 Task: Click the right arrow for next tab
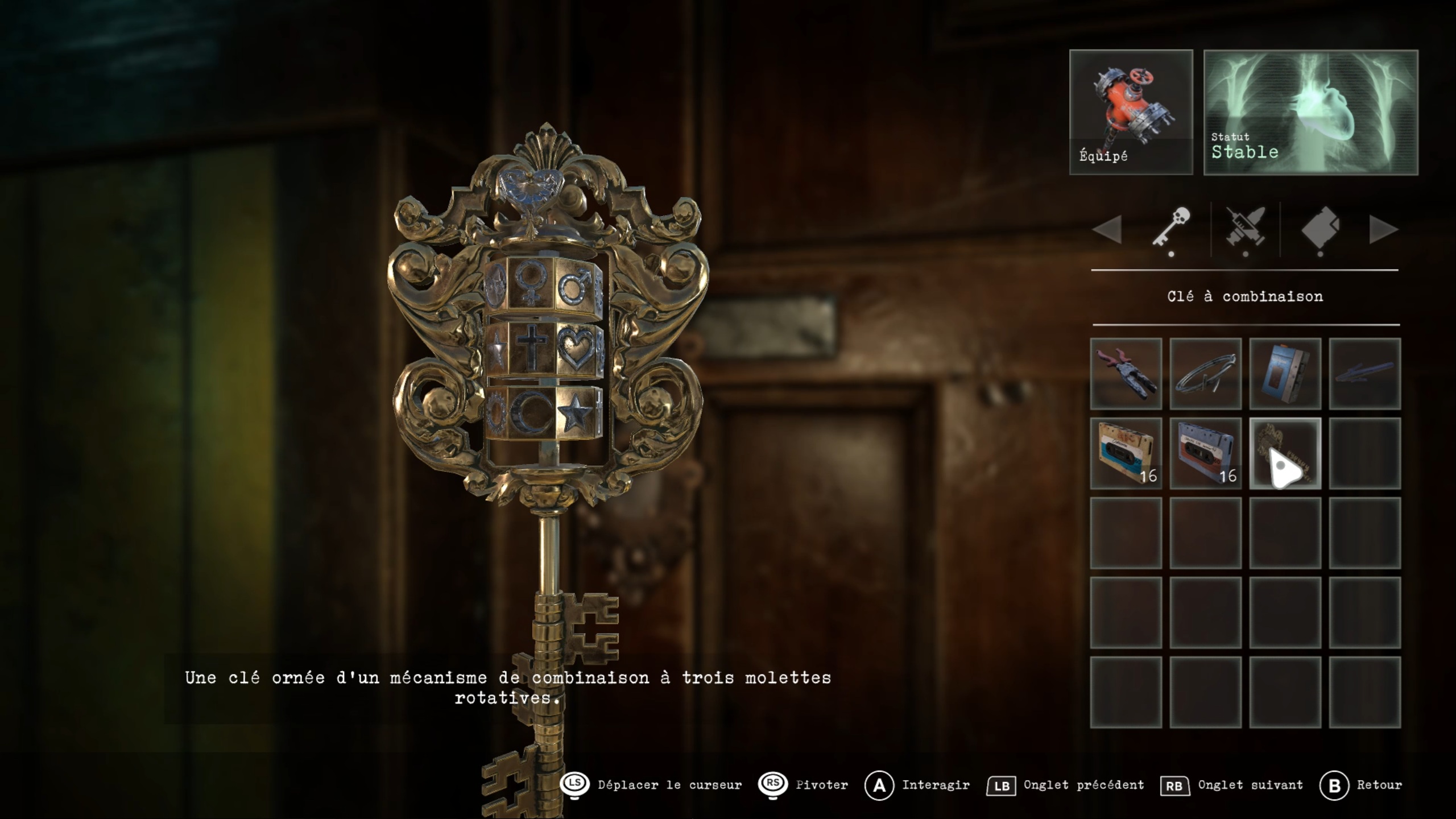pos(1383,230)
